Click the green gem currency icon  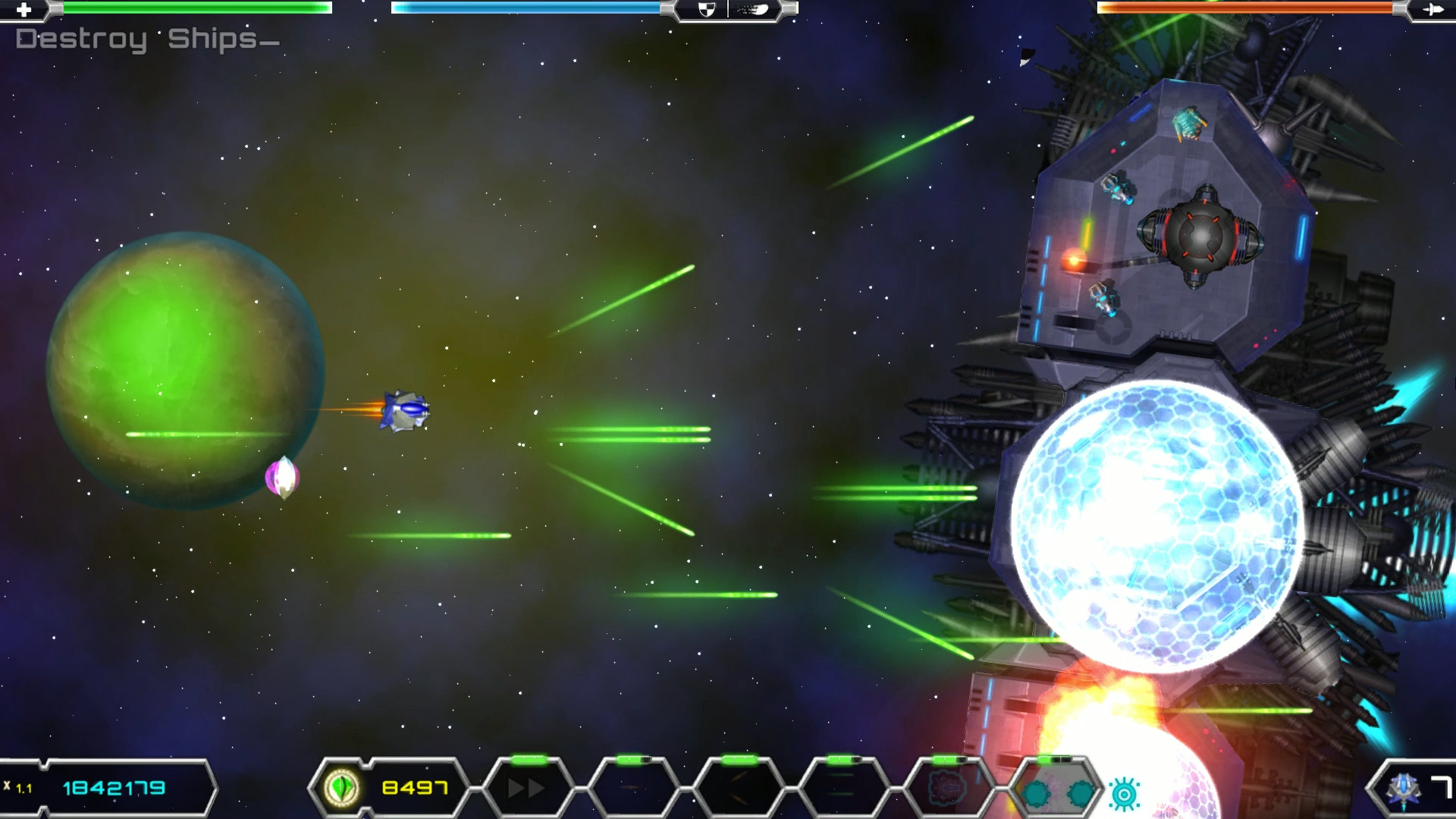pyautogui.click(x=341, y=788)
